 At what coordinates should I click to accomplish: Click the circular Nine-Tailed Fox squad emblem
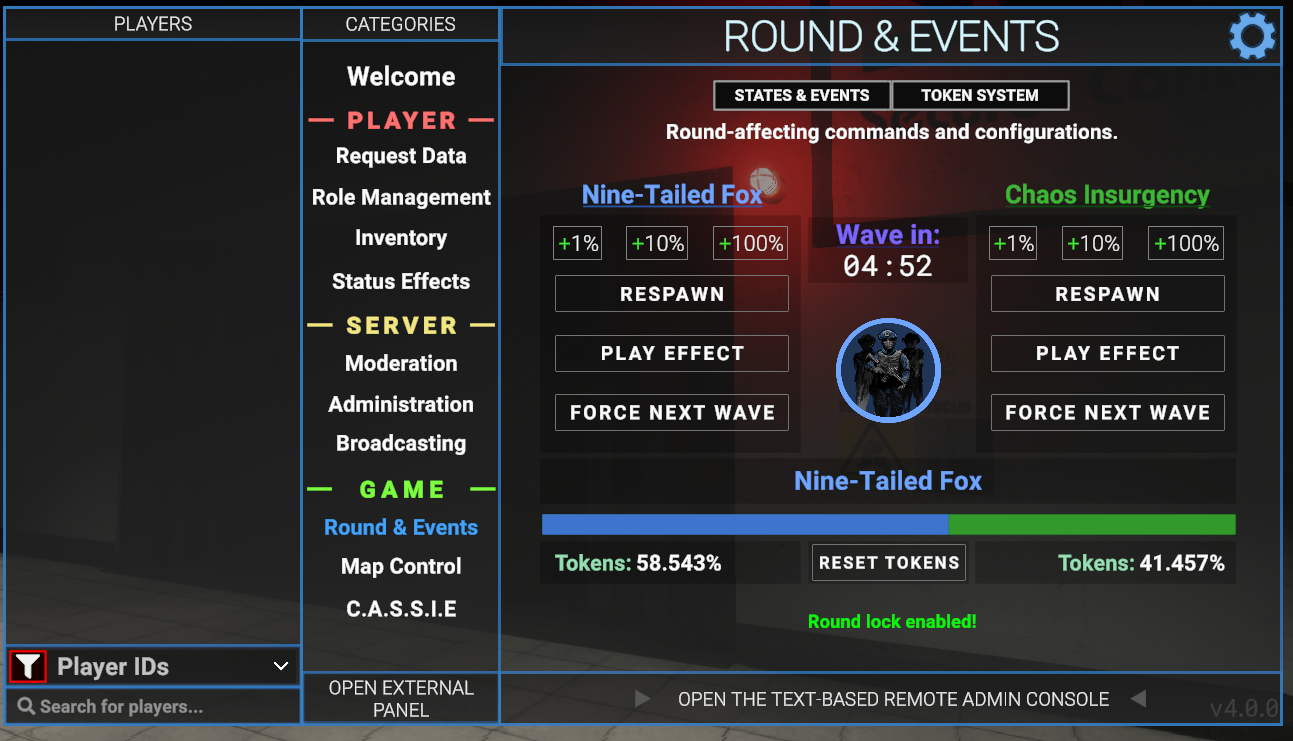pyautogui.click(x=888, y=370)
